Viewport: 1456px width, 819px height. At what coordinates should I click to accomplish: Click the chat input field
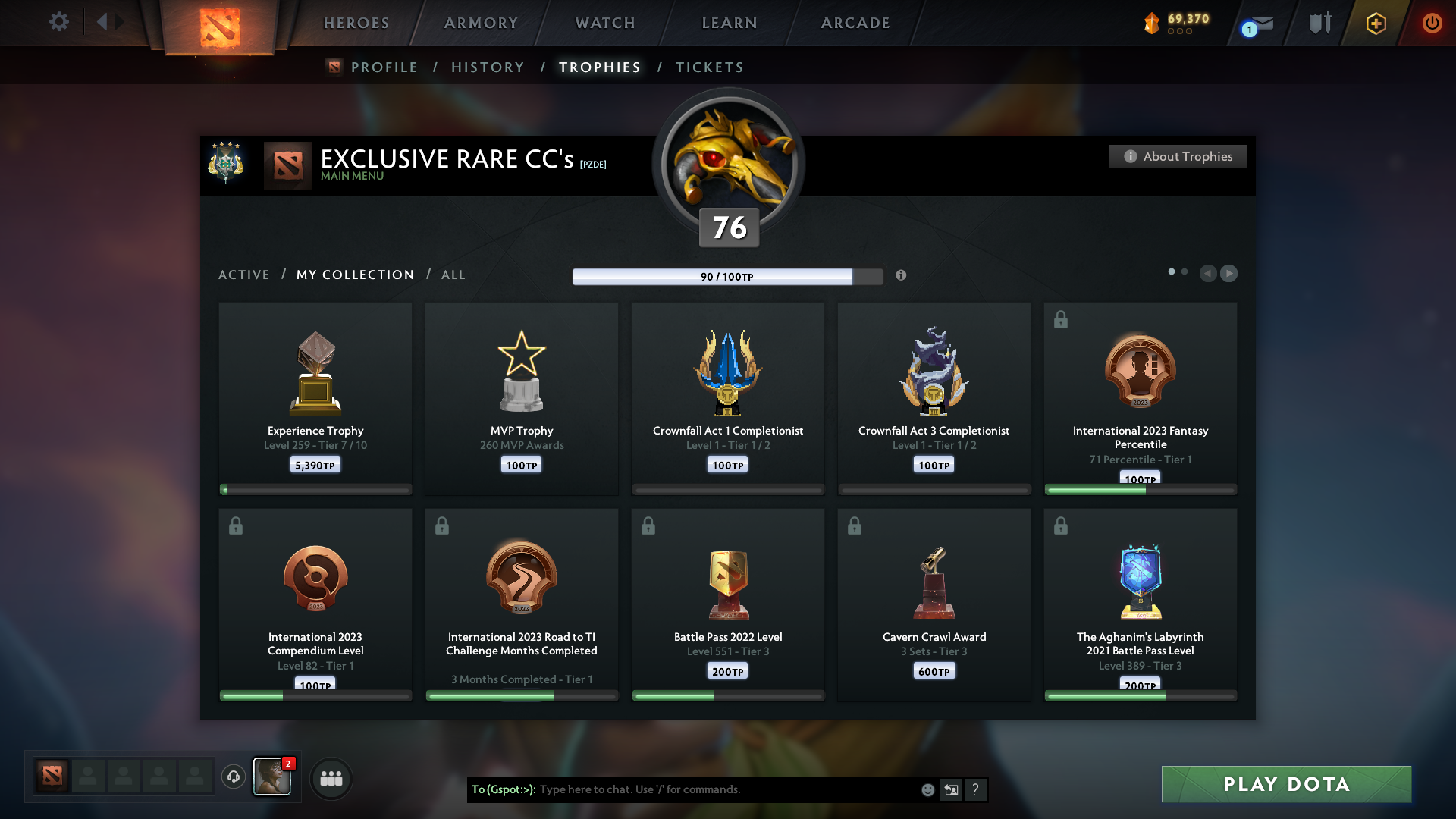click(720, 789)
